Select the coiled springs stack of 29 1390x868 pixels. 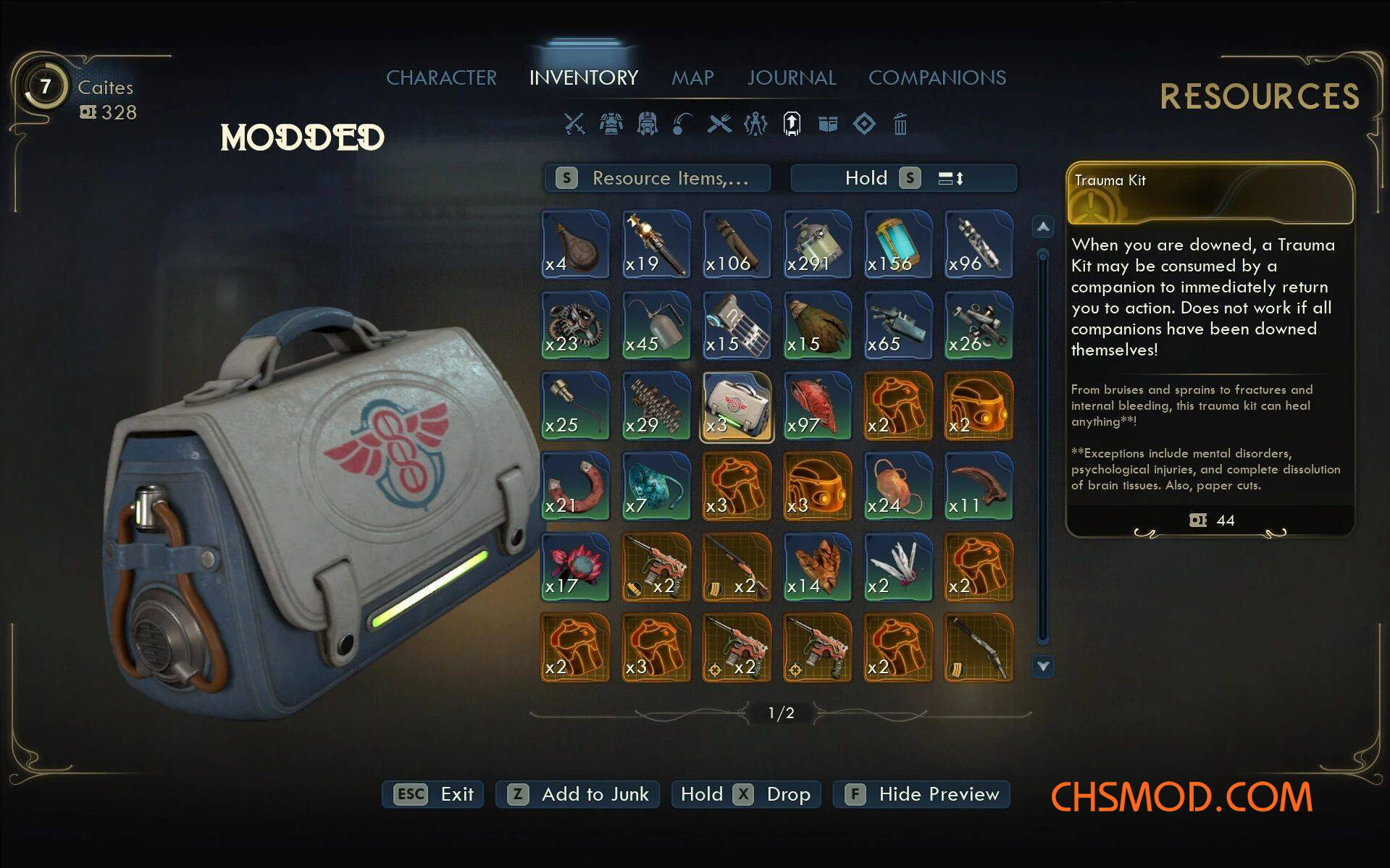(656, 406)
